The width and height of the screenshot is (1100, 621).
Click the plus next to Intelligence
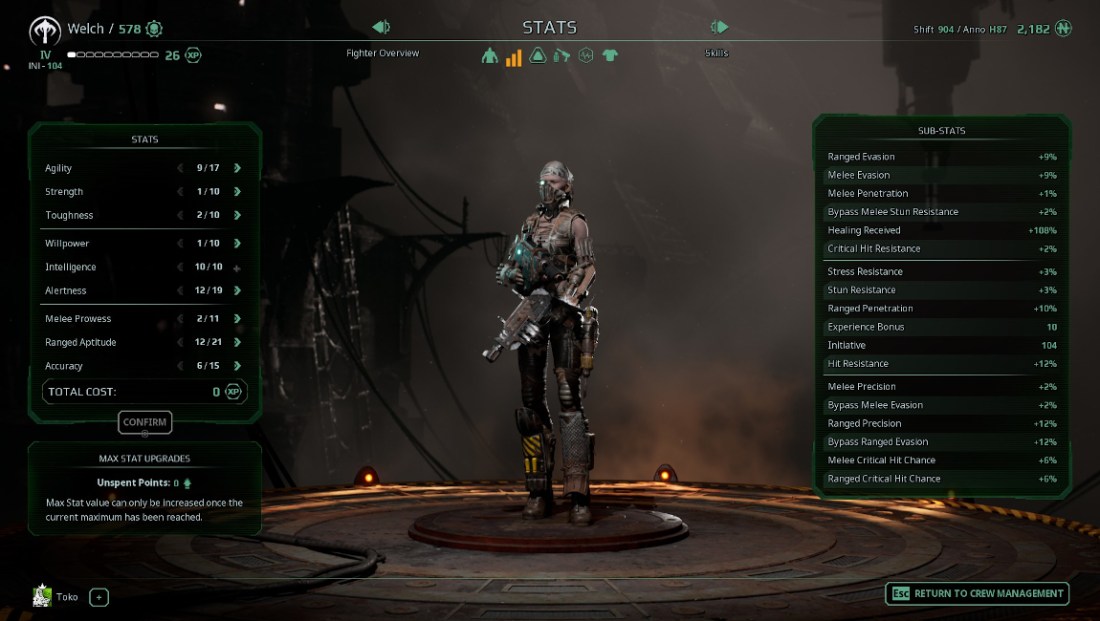(x=237, y=268)
